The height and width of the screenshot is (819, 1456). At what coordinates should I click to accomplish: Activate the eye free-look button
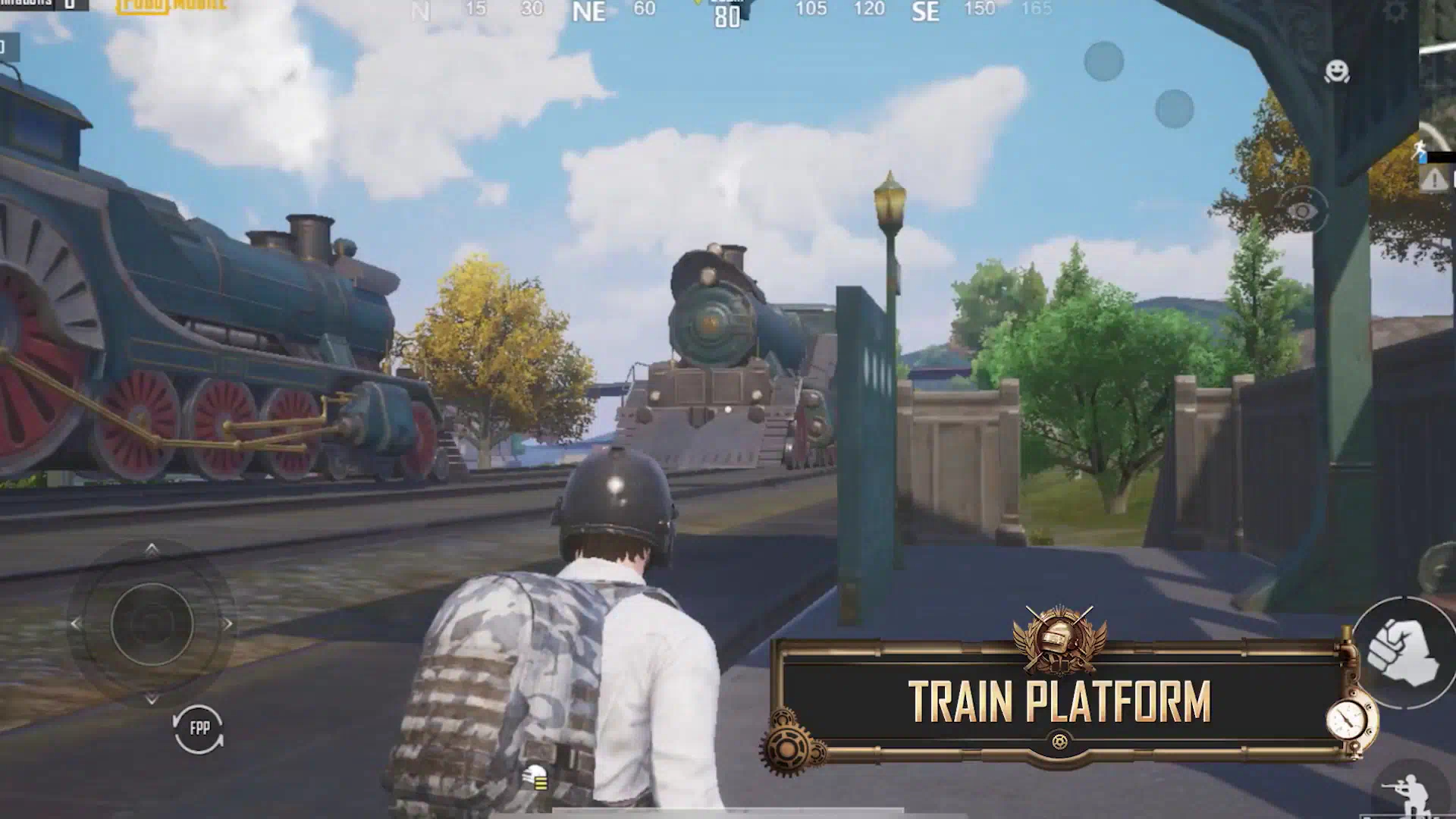[x=1303, y=210]
